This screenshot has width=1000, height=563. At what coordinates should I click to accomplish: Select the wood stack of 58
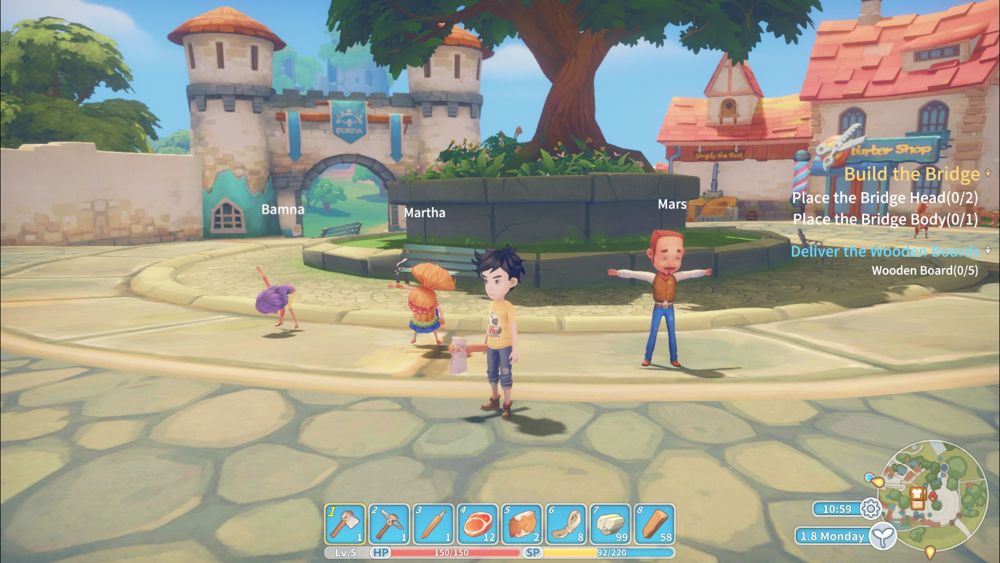point(654,524)
